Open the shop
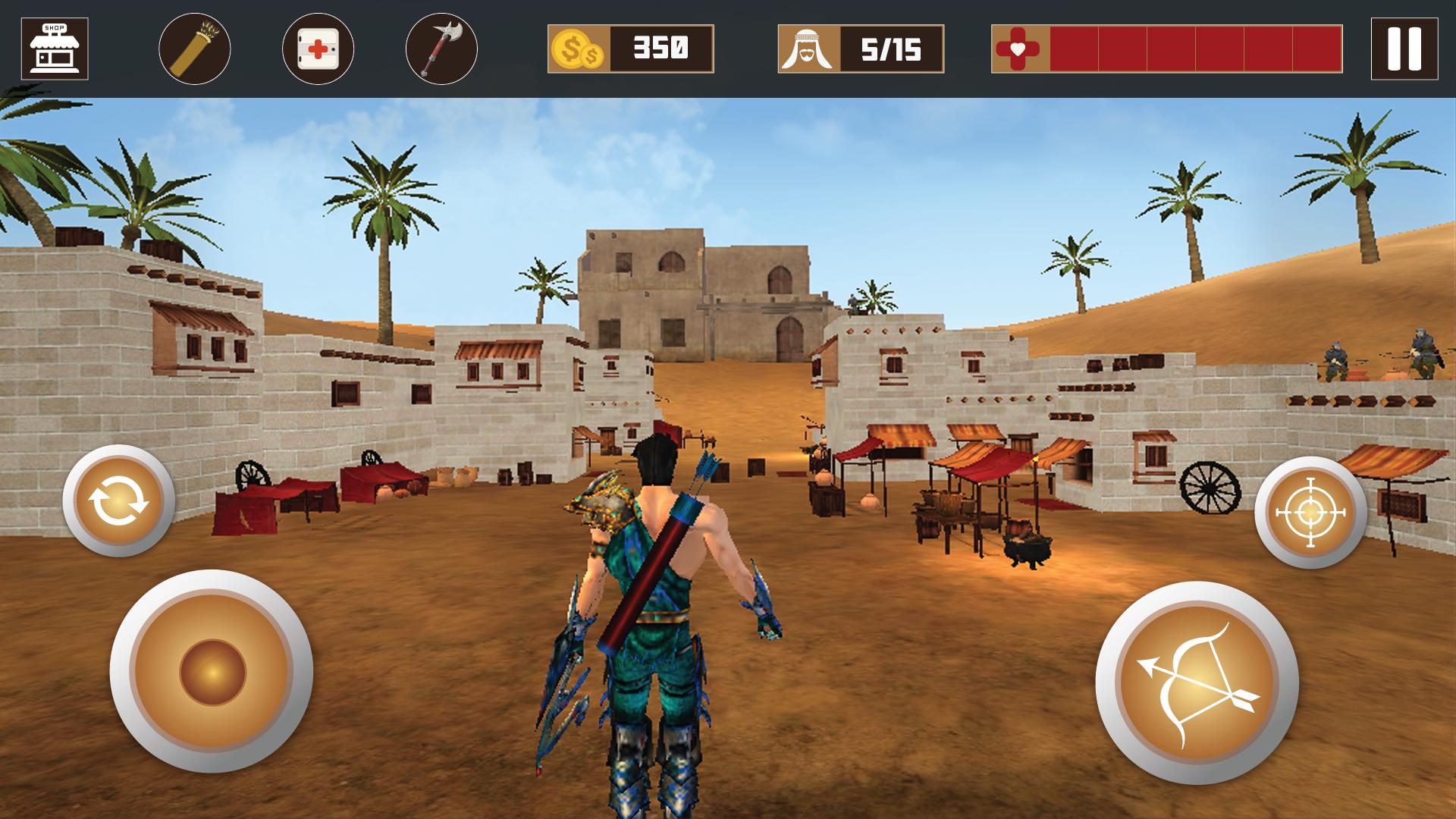Viewport: 1456px width, 819px height. (55, 49)
